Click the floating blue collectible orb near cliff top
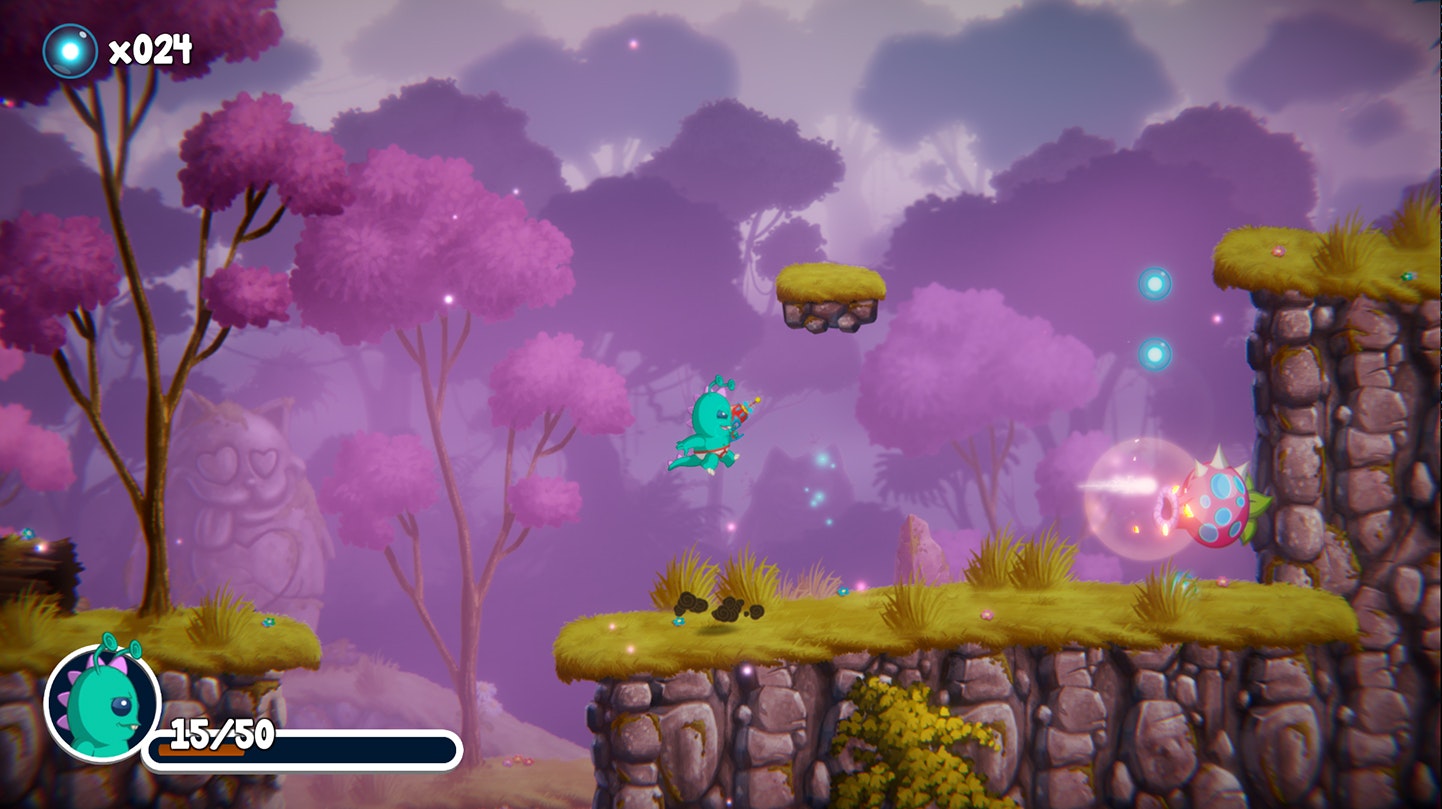 1155,284
